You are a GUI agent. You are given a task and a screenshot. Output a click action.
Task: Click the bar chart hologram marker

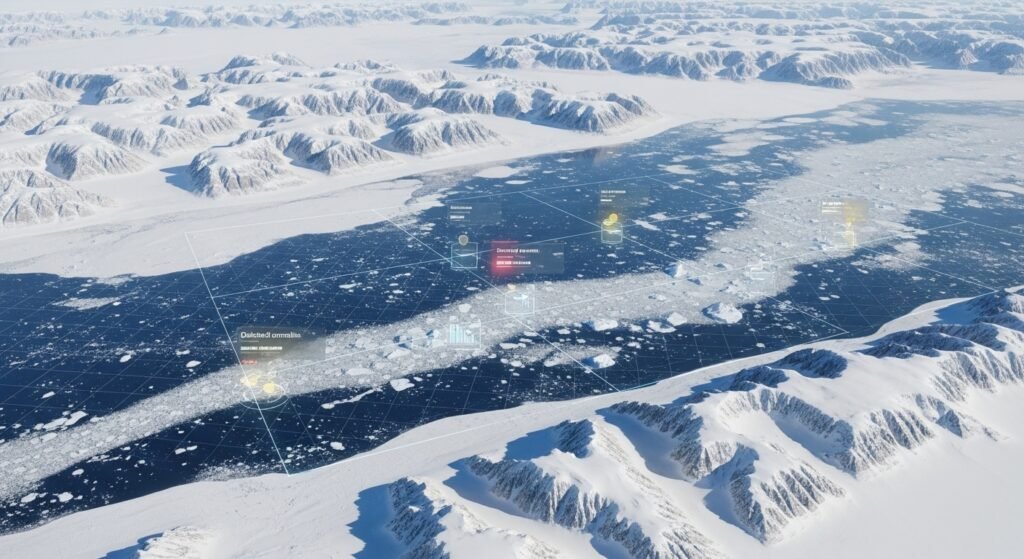462,332
